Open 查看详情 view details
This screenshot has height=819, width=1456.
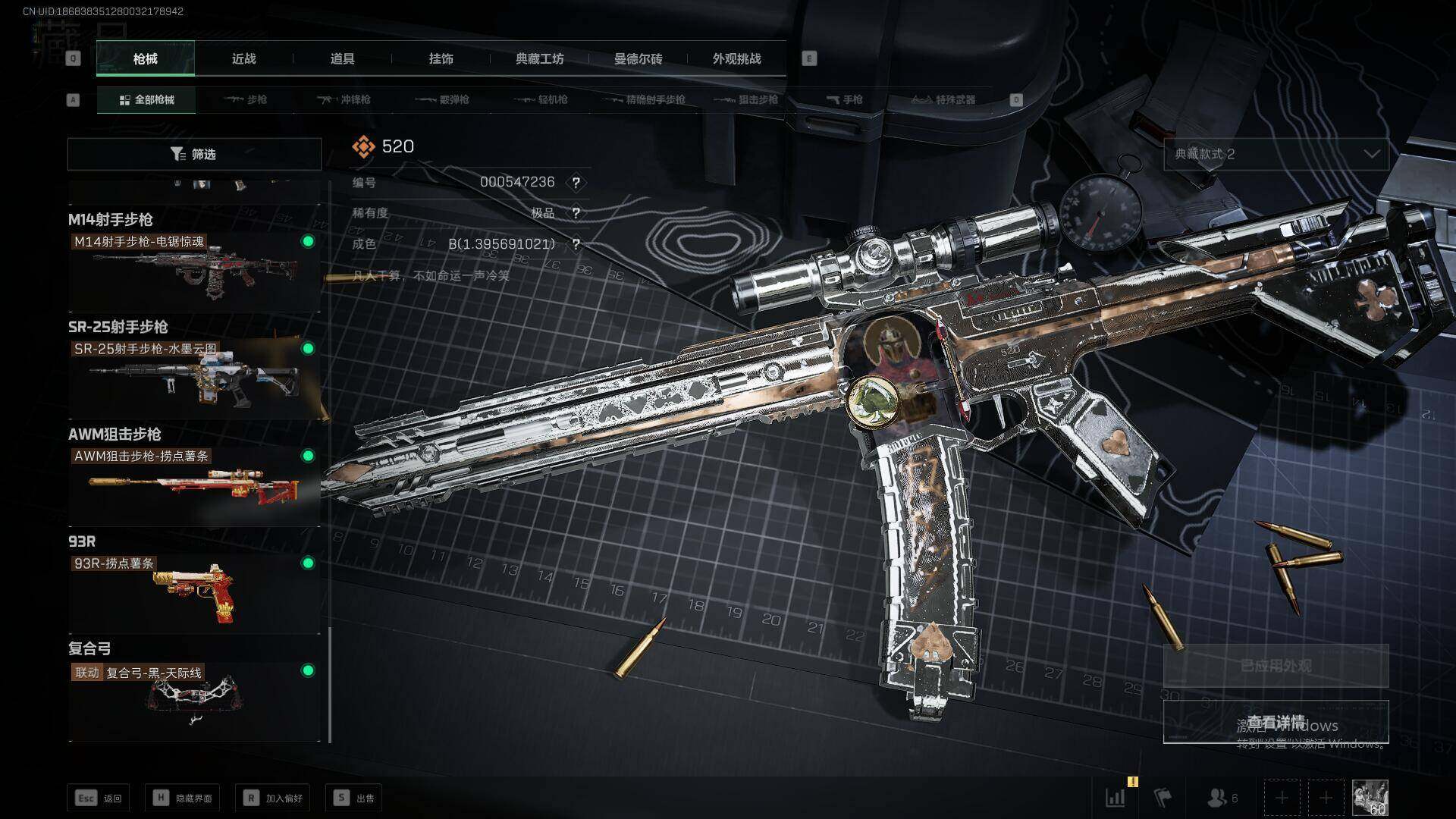click(x=1276, y=722)
